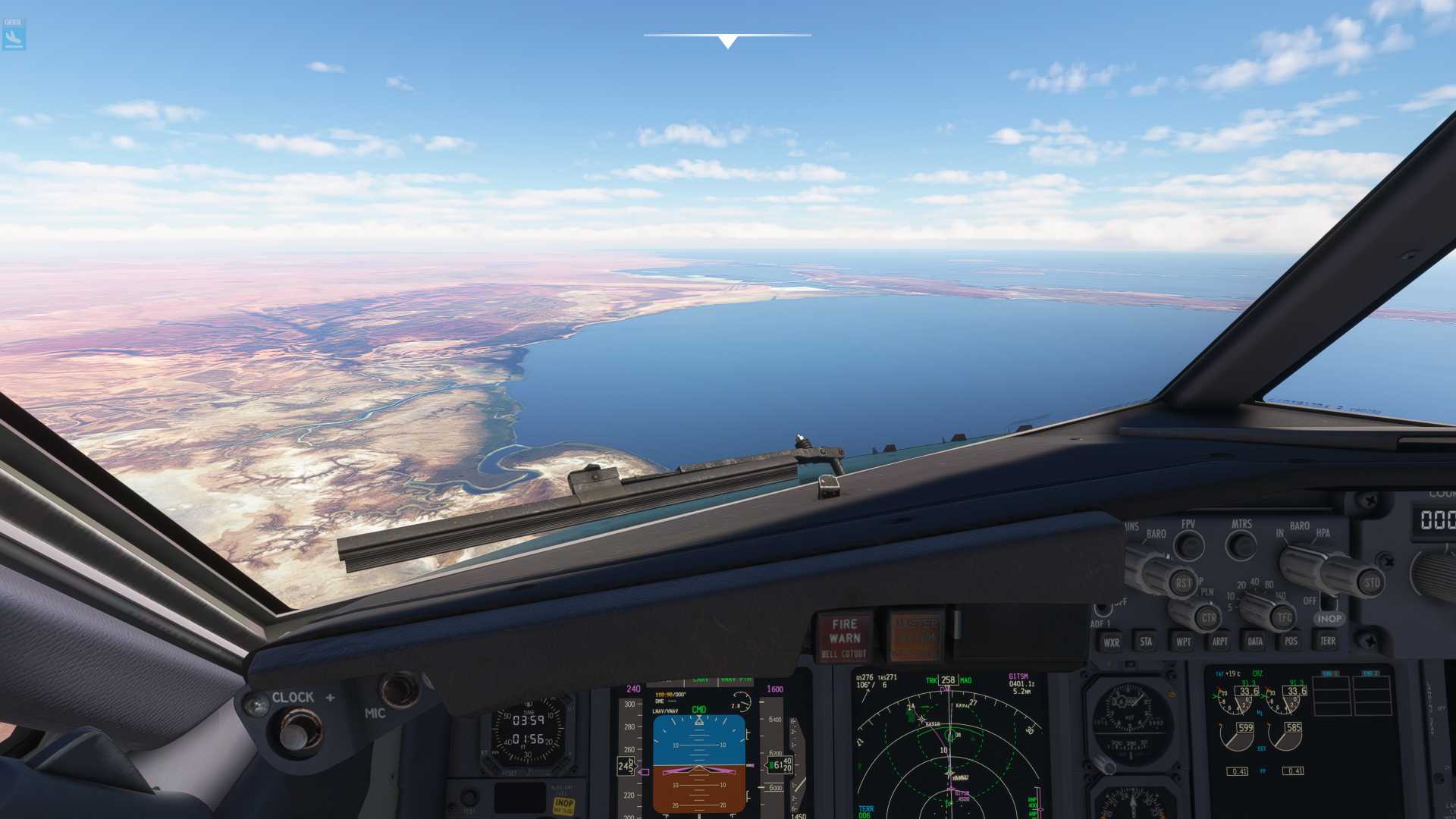The image size is (1456, 819).
Task: Toggle the WXR weather radar button
Action: tap(1111, 642)
